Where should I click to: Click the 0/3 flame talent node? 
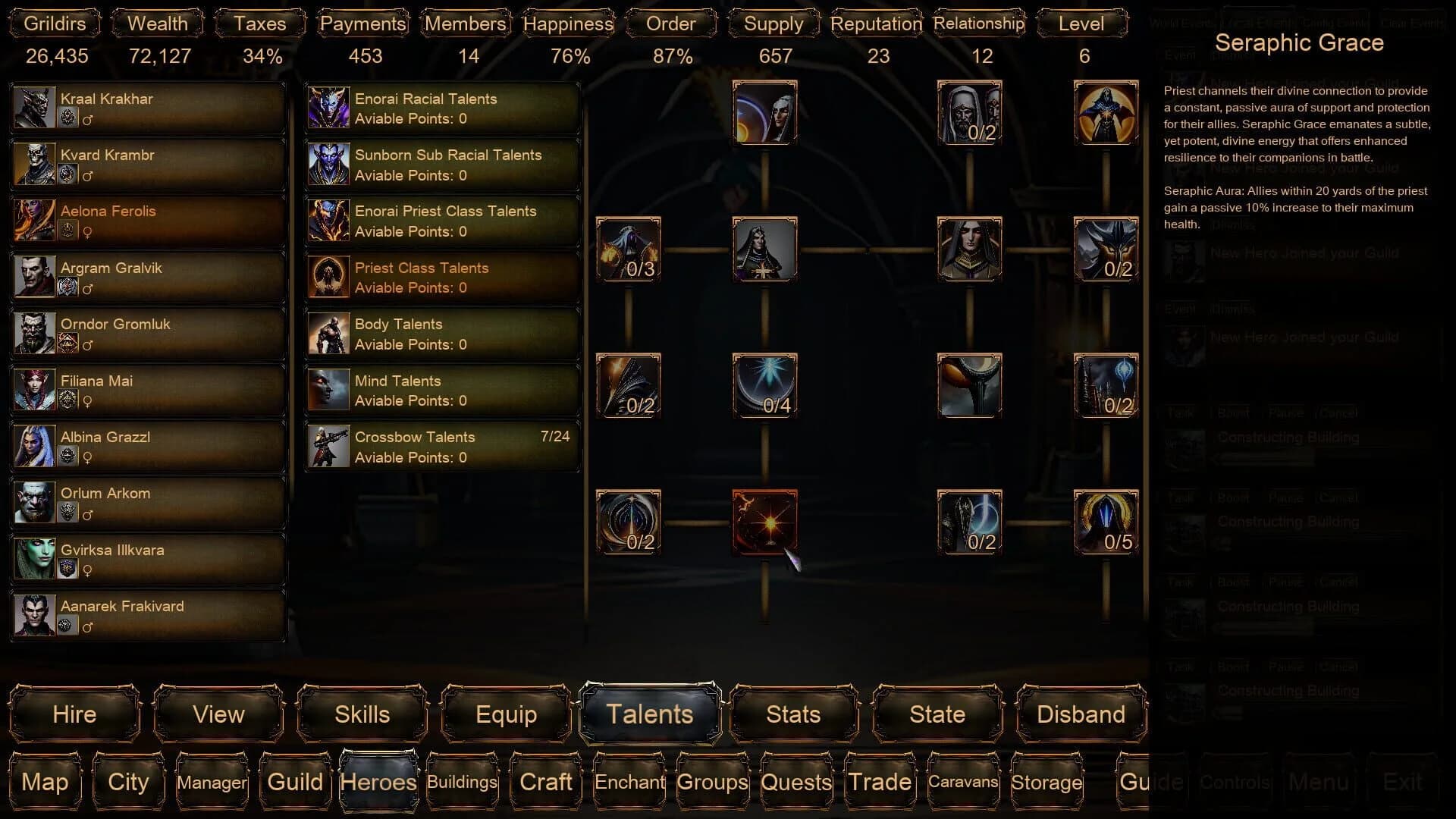pos(628,250)
